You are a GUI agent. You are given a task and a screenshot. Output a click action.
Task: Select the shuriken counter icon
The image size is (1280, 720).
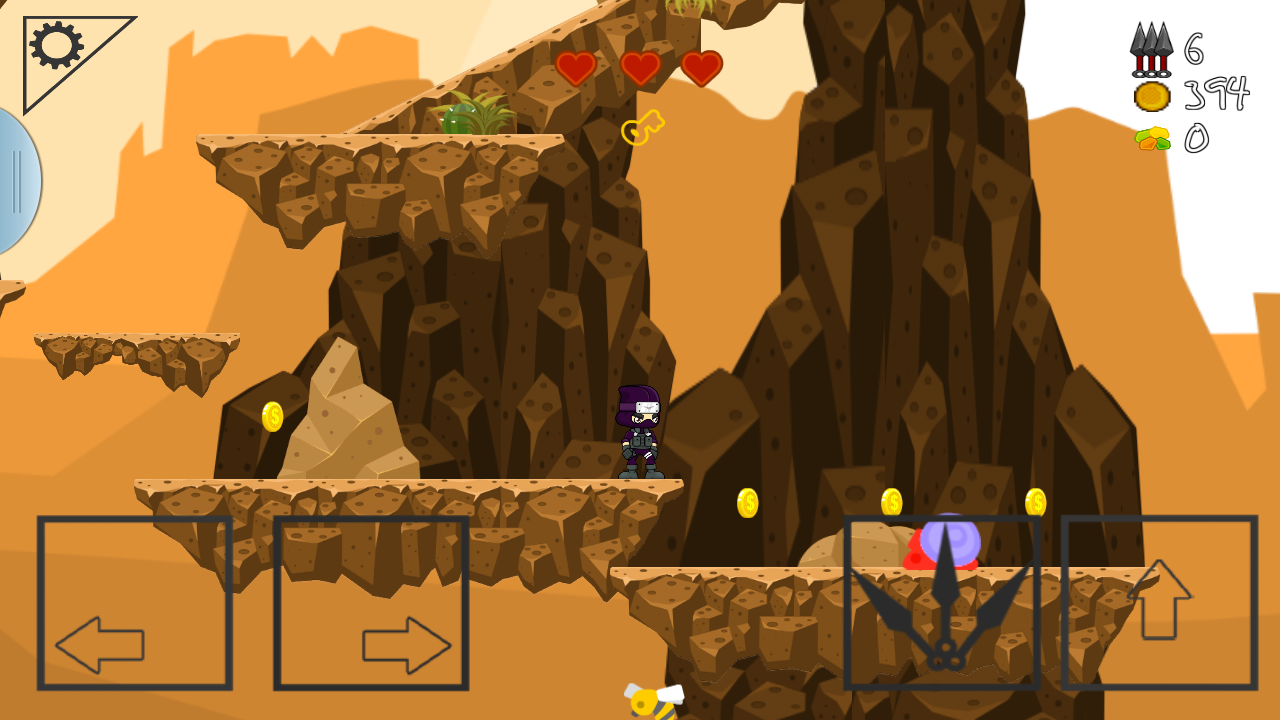click(x=1150, y=48)
